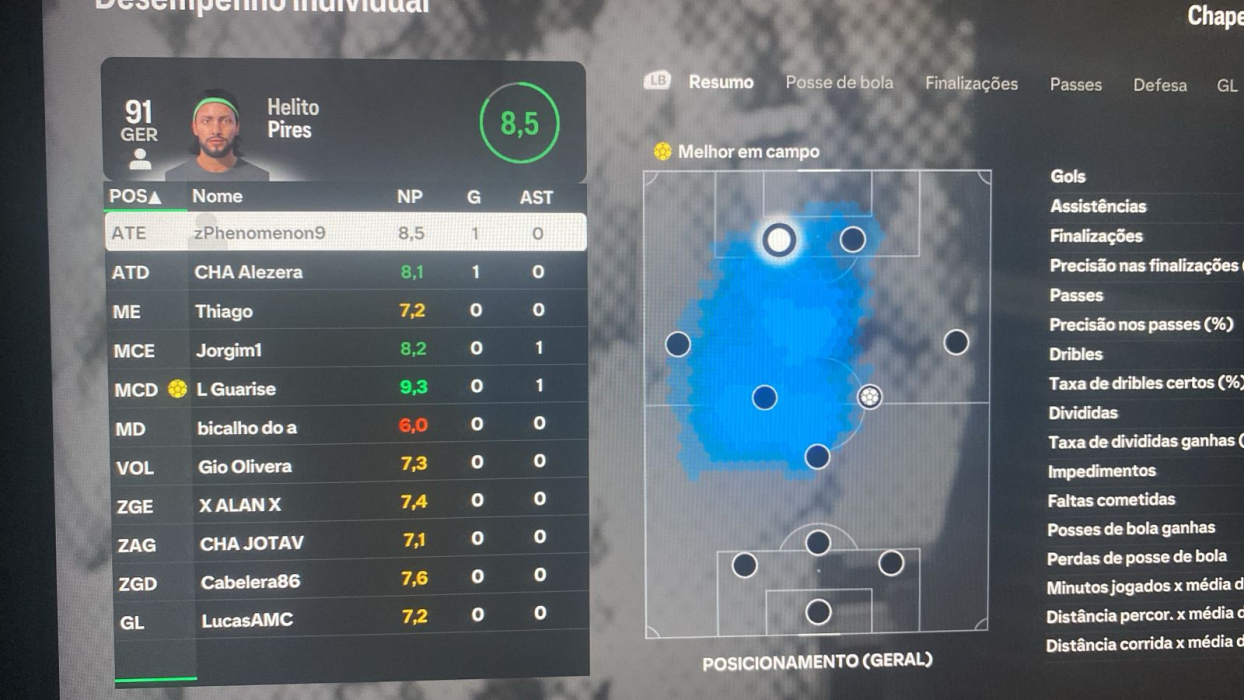Image resolution: width=1244 pixels, height=700 pixels.
Task: Open the Posse de bola tab
Action: point(839,83)
